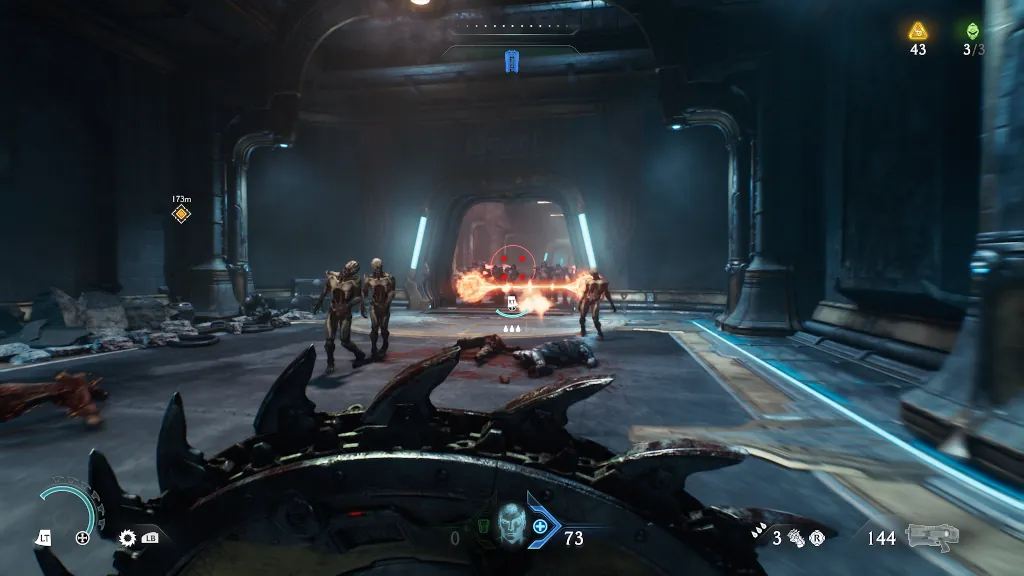Click the shield saw gear icon

pos(127,538)
